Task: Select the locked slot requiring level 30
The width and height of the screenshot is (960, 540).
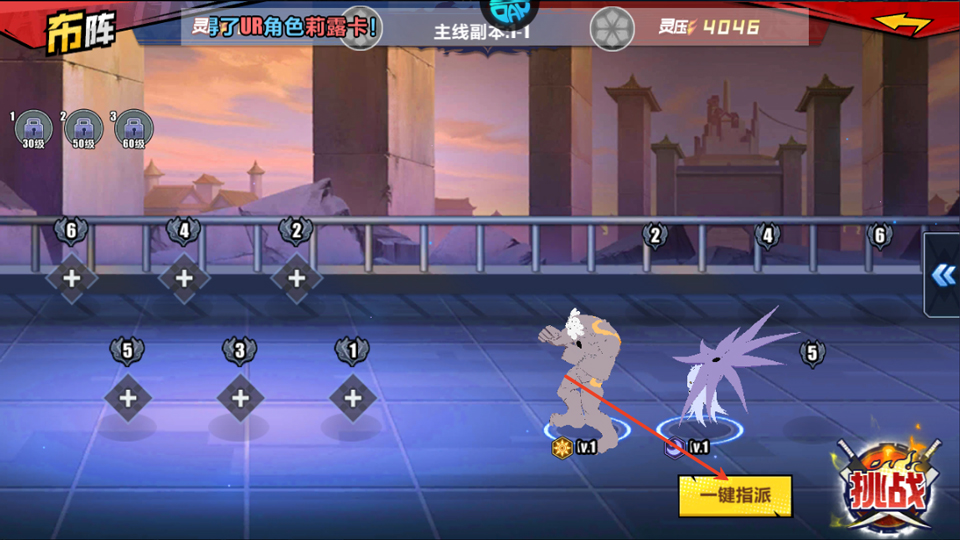Action: [34, 129]
